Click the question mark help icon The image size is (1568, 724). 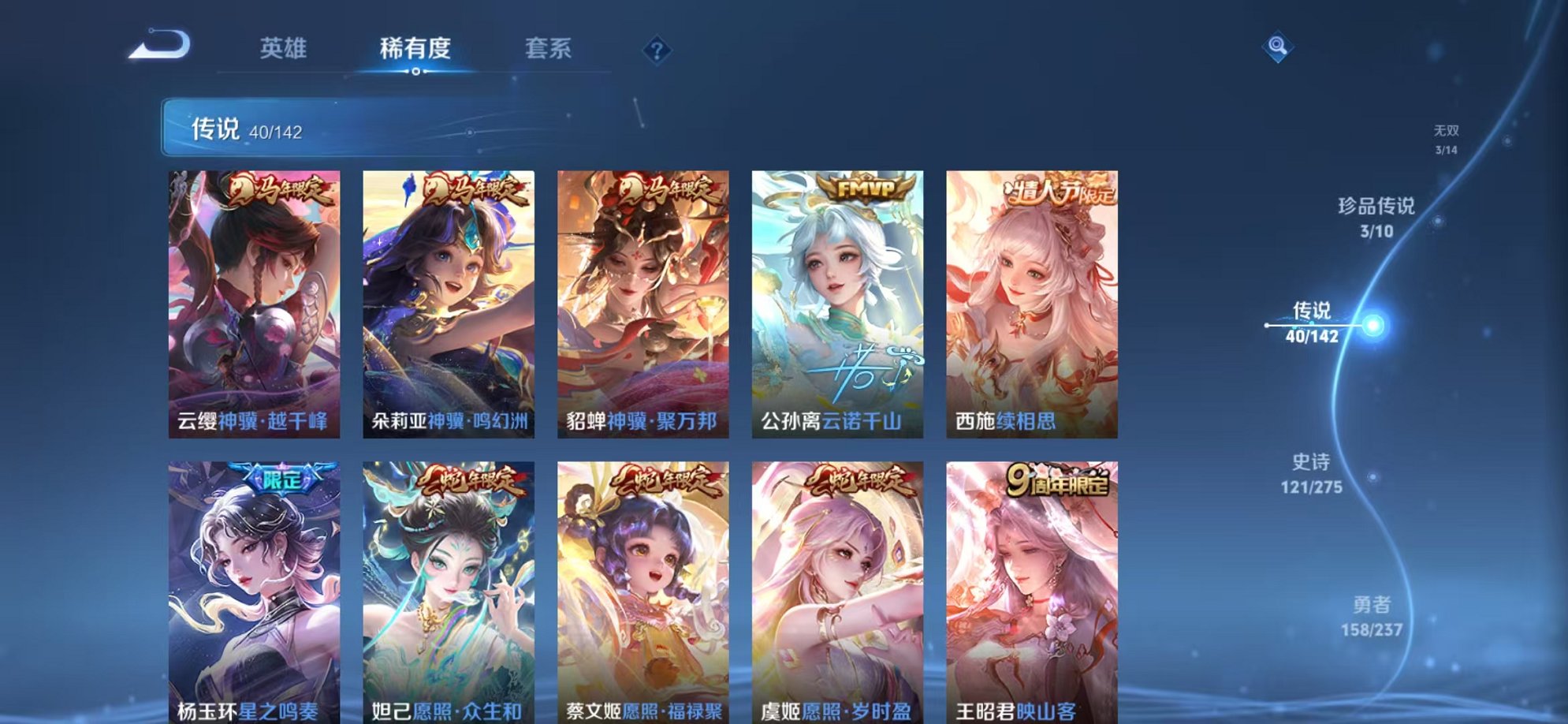[x=657, y=50]
